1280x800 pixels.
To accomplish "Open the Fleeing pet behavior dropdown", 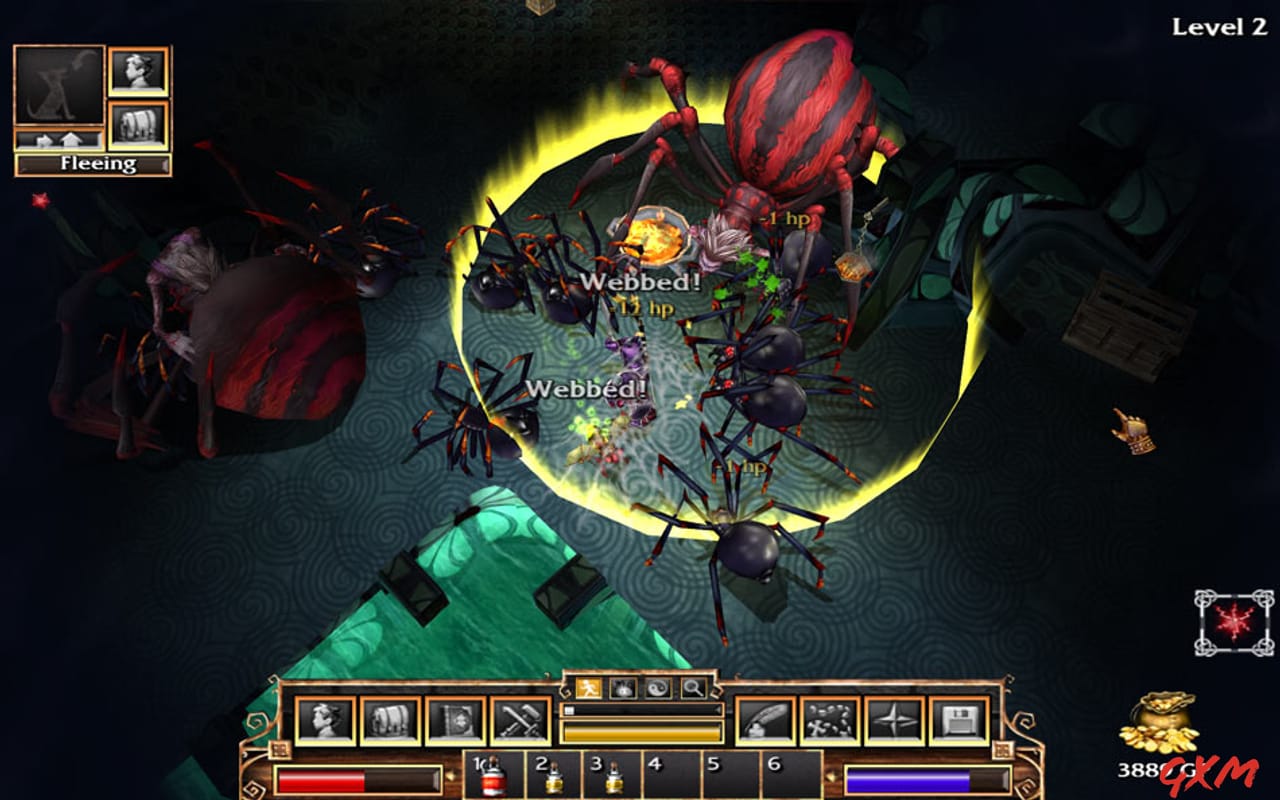I will tap(88, 163).
